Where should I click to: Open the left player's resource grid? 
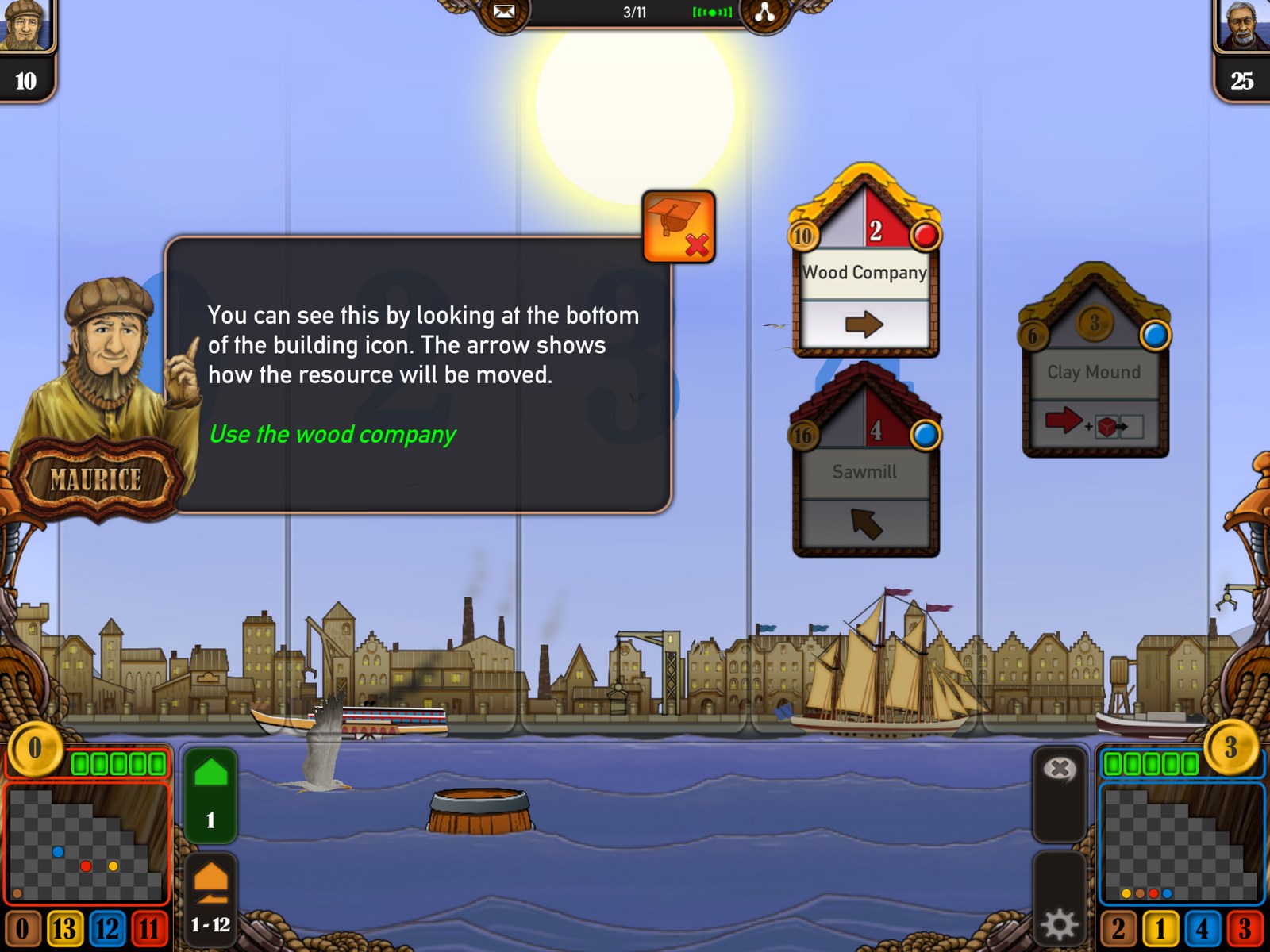click(87, 843)
